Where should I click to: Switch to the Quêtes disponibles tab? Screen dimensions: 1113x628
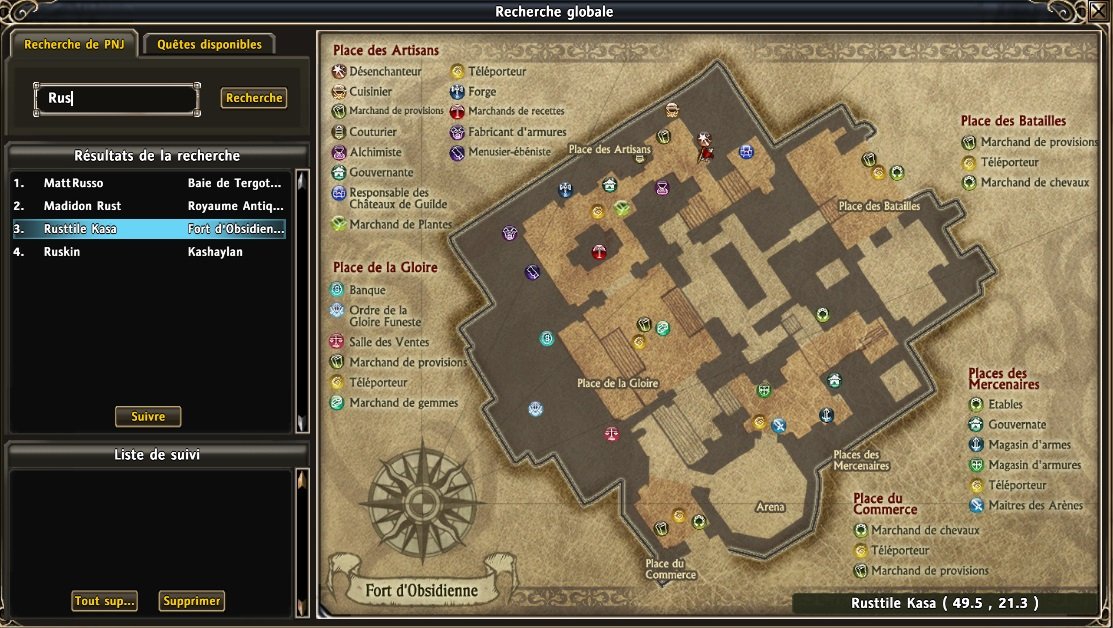tap(209, 44)
